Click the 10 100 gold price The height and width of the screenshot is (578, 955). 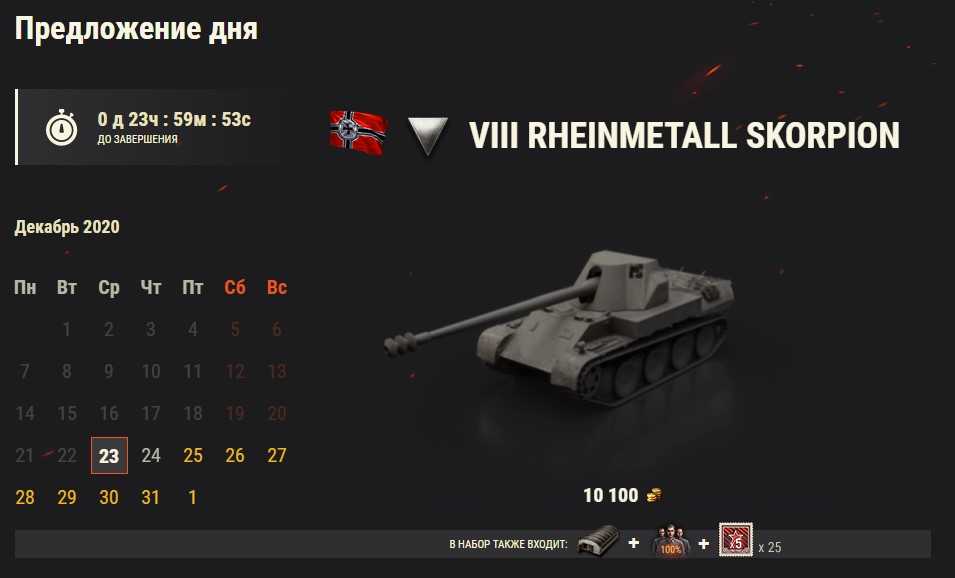(x=621, y=495)
